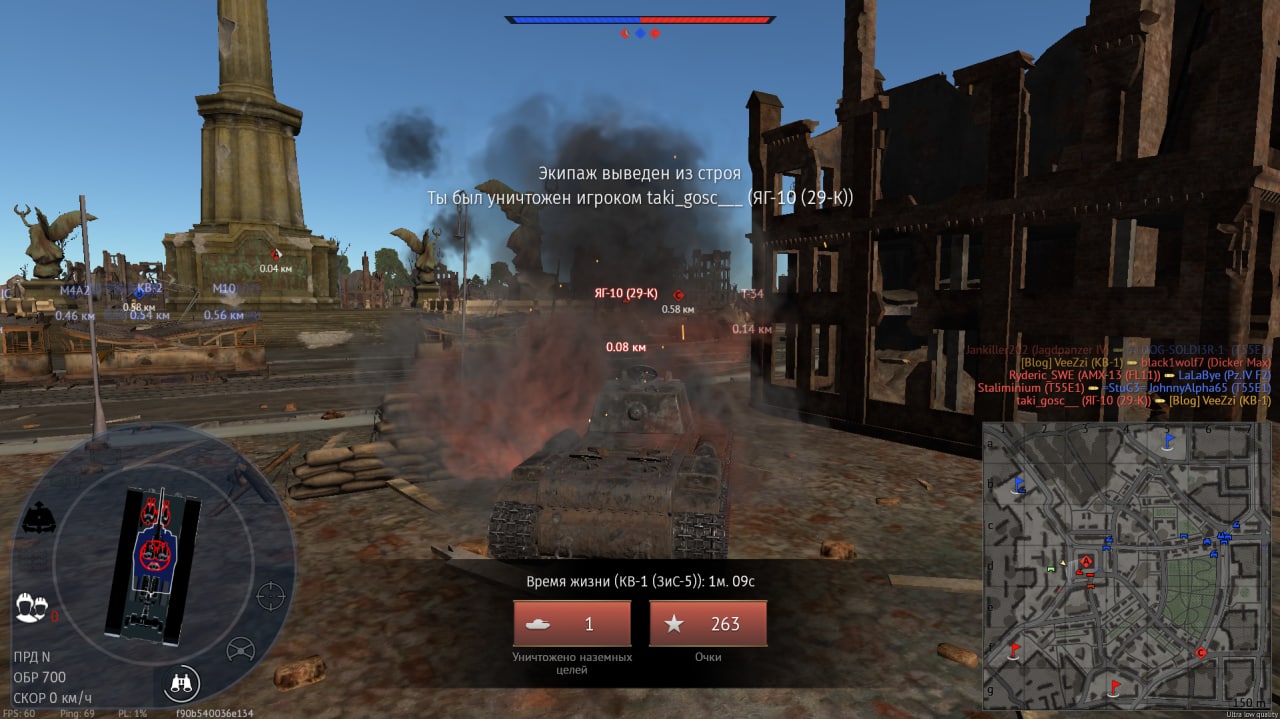The width and height of the screenshot is (1280, 719).
Task: Click capture point A on minimap
Action: click(x=1086, y=562)
